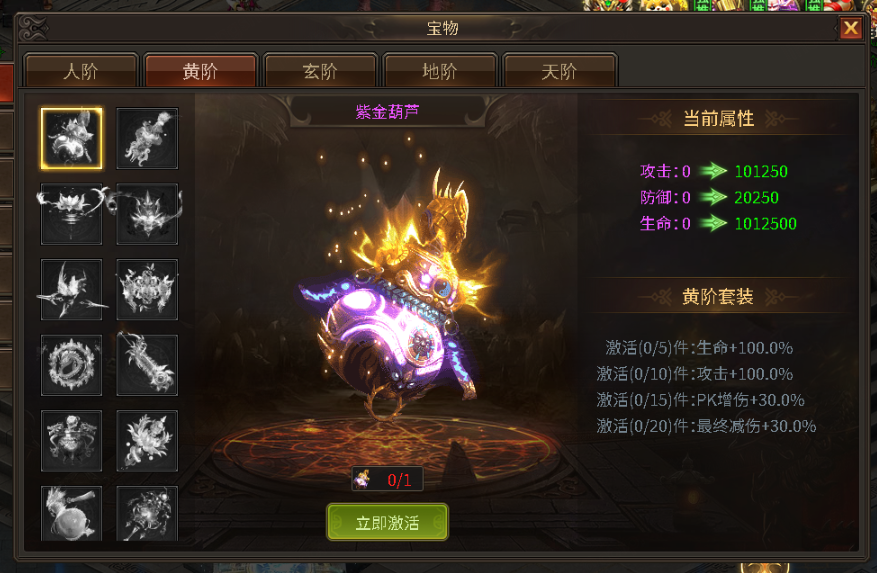Switch to the 天阶 tab
The height and width of the screenshot is (573, 877).
(x=560, y=72)
